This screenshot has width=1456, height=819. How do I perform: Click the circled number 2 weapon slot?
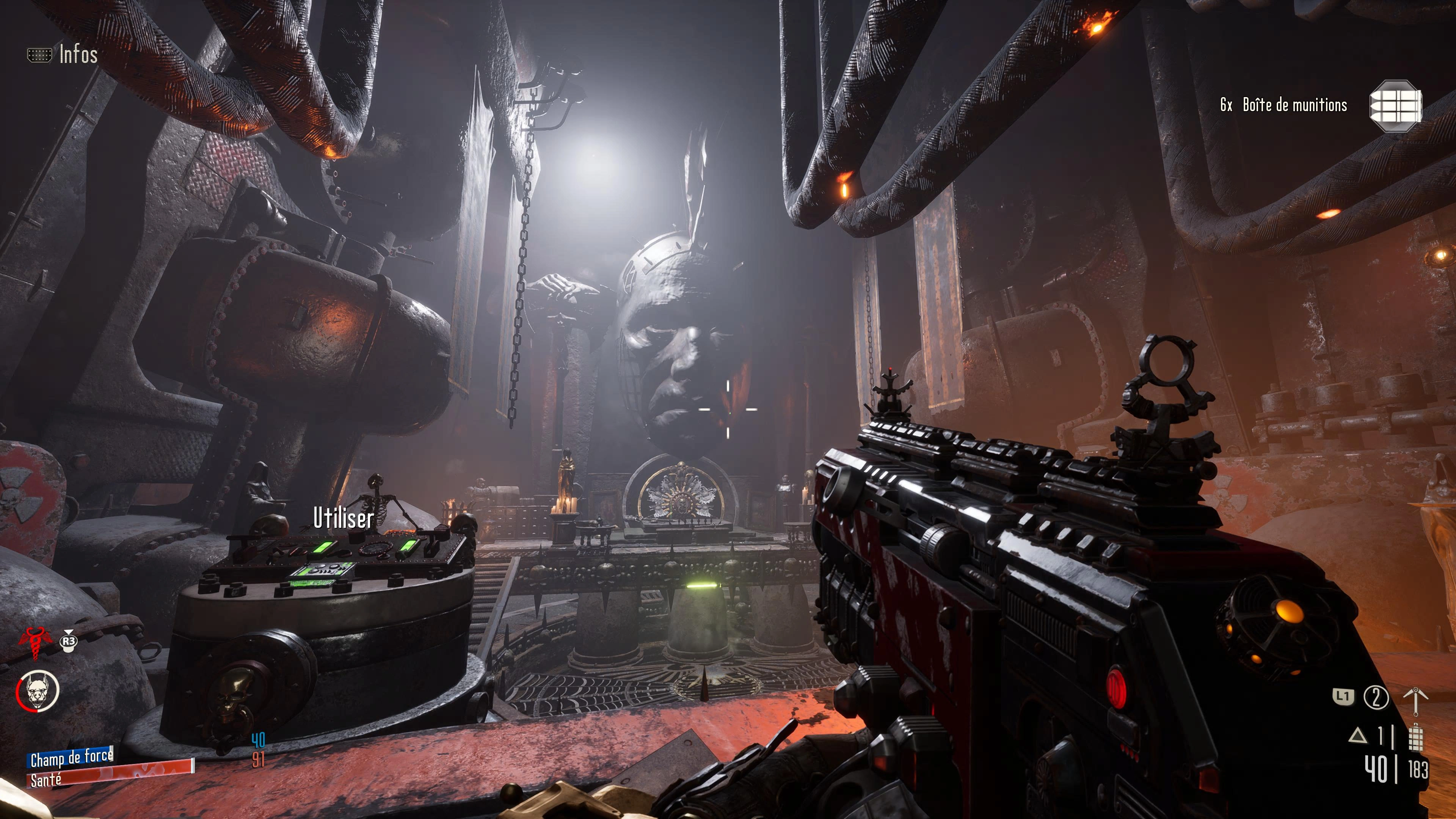tap(1376, 697)
